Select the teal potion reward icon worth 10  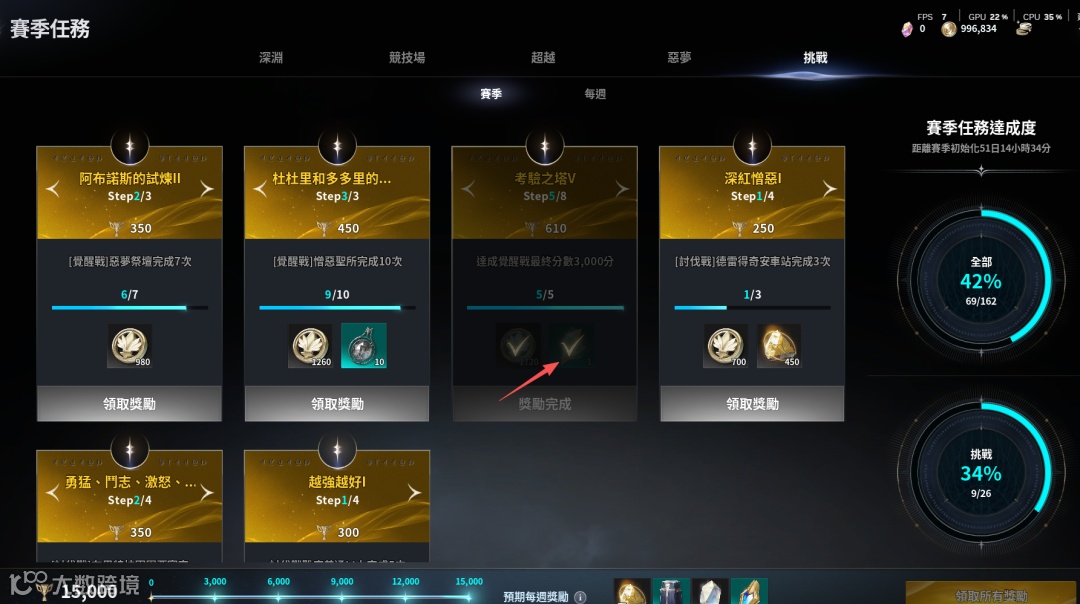pyautogui.click(x=363, y=345)
